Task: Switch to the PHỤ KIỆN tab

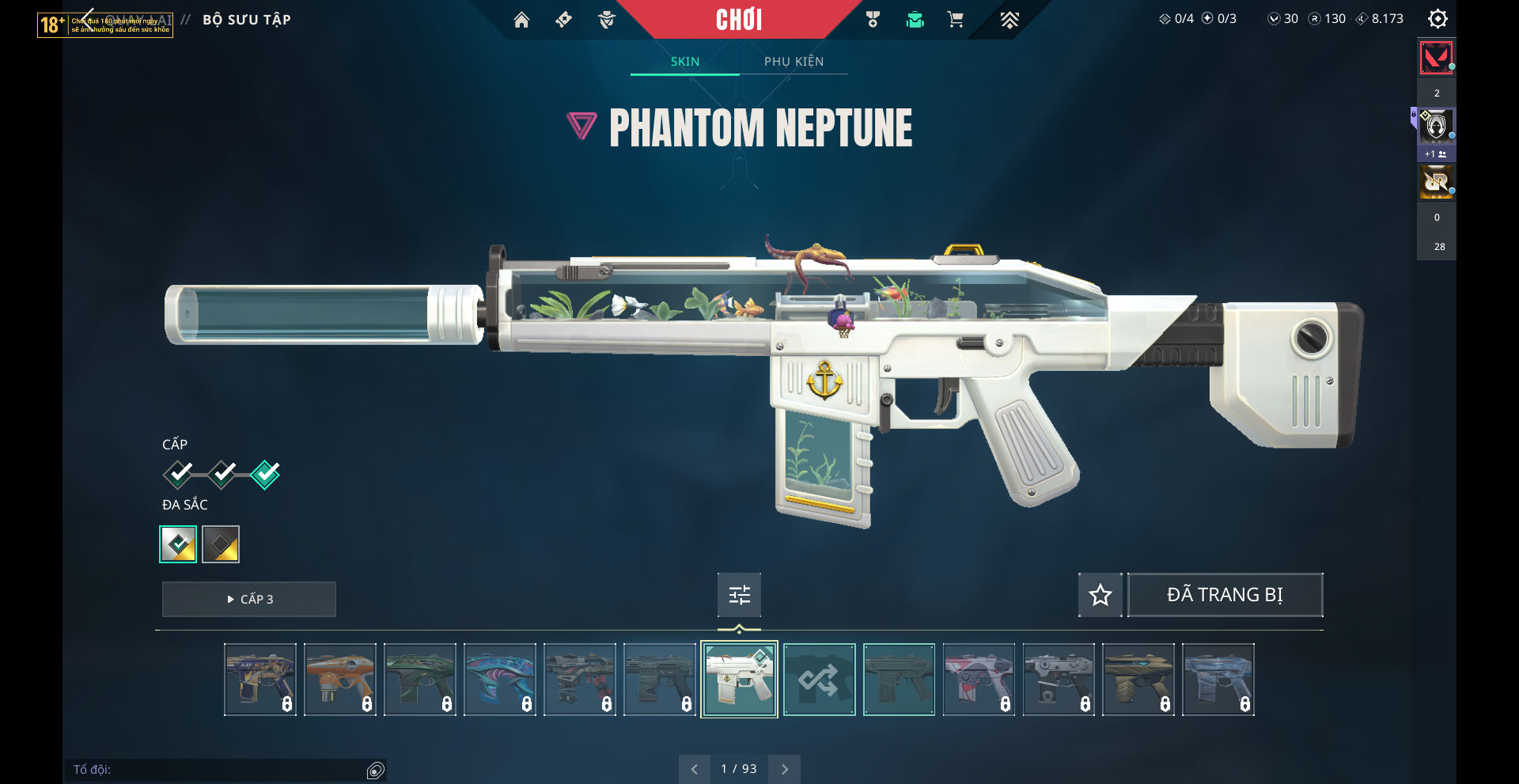Action: point(794,62)
